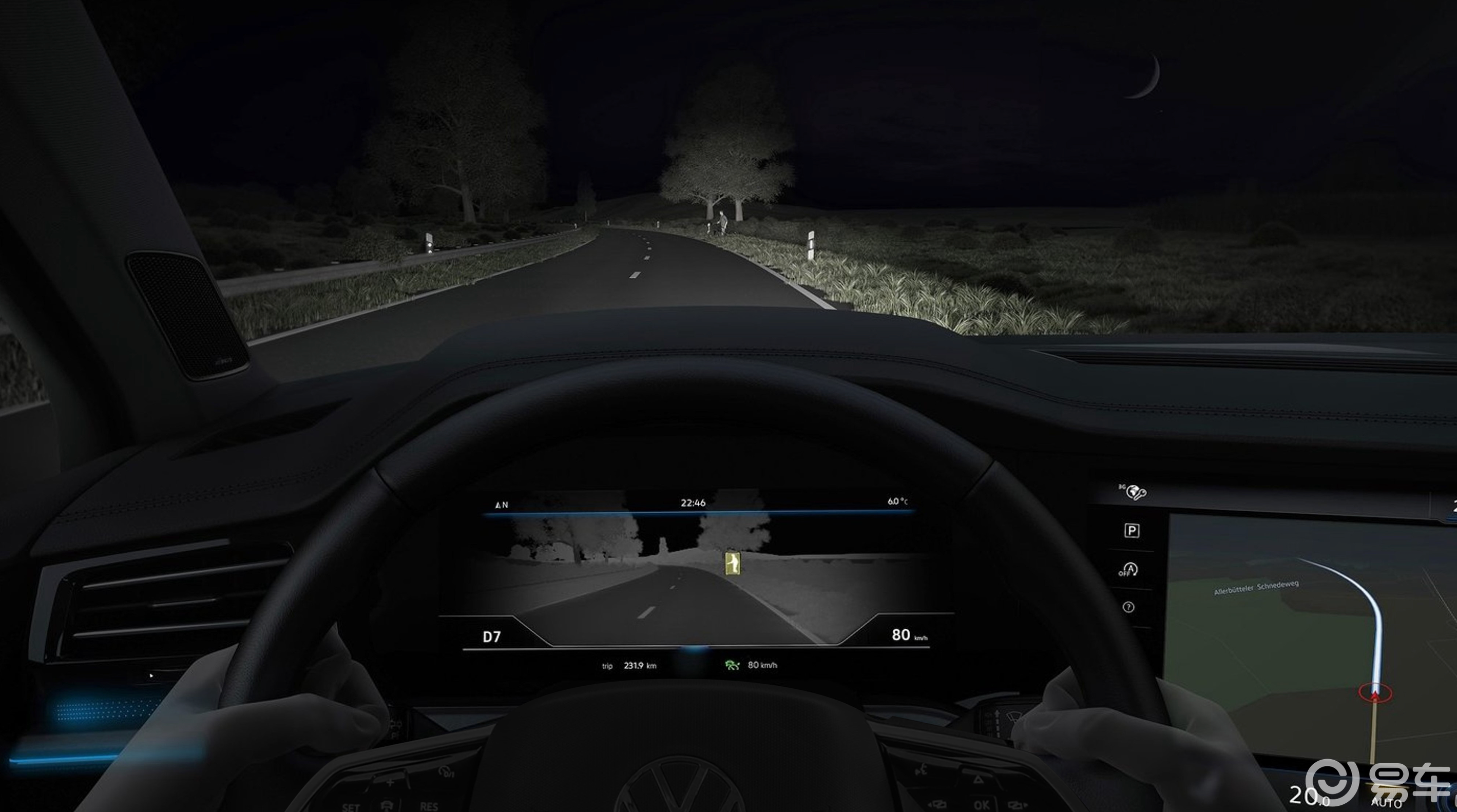The height and width of the screenshot is (812, 1457).
Task: Toggle the auto start-stop OFF icon
Action: (x=1128, y=569)
